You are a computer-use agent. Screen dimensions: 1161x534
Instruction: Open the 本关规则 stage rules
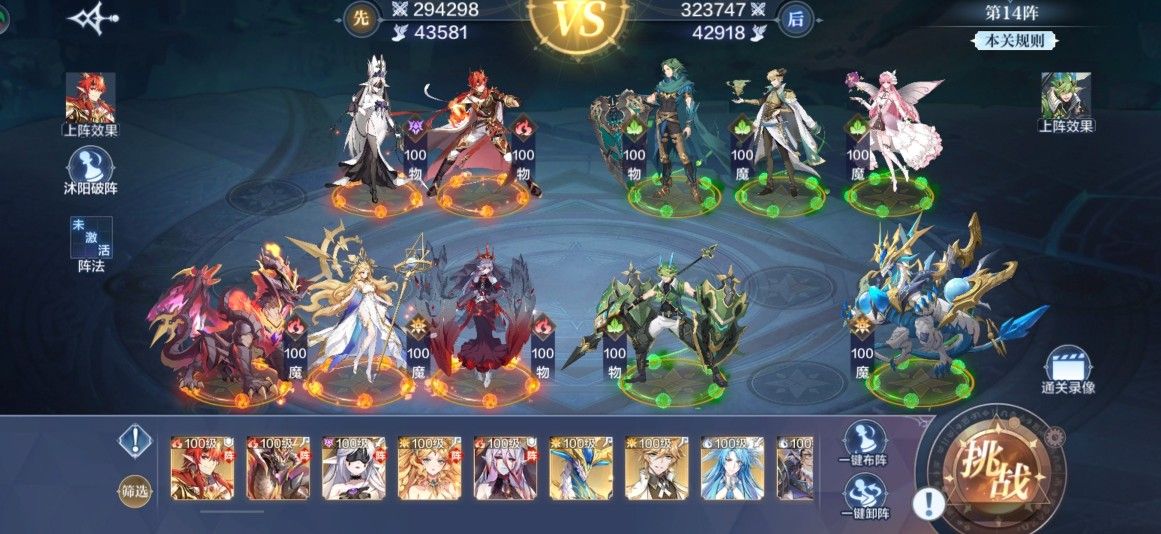tap(1014, 41)
